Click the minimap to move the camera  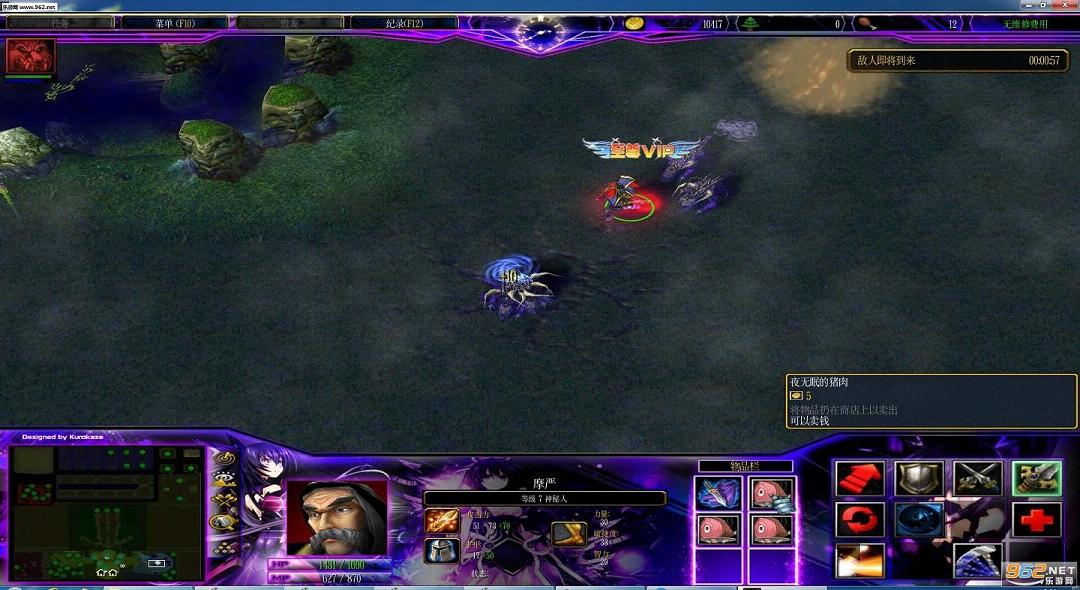[105, 512]
